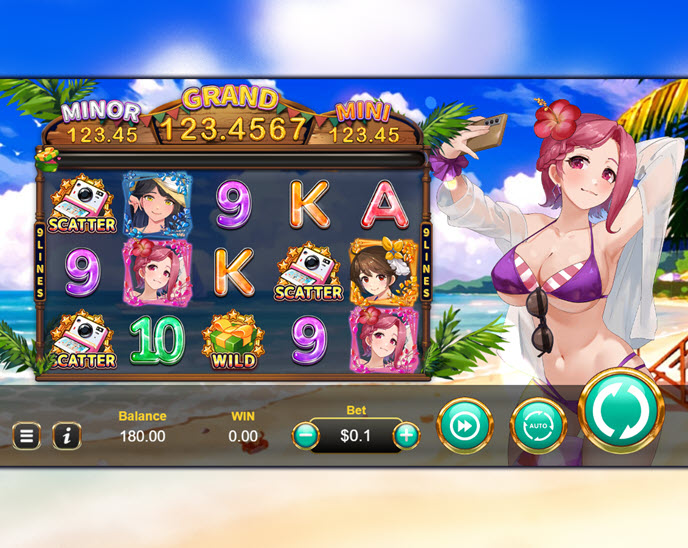Viewport: 688px width, 548px height.
Task: Toggle the turbo fast-forward button
Action: (x=465, y=426)
